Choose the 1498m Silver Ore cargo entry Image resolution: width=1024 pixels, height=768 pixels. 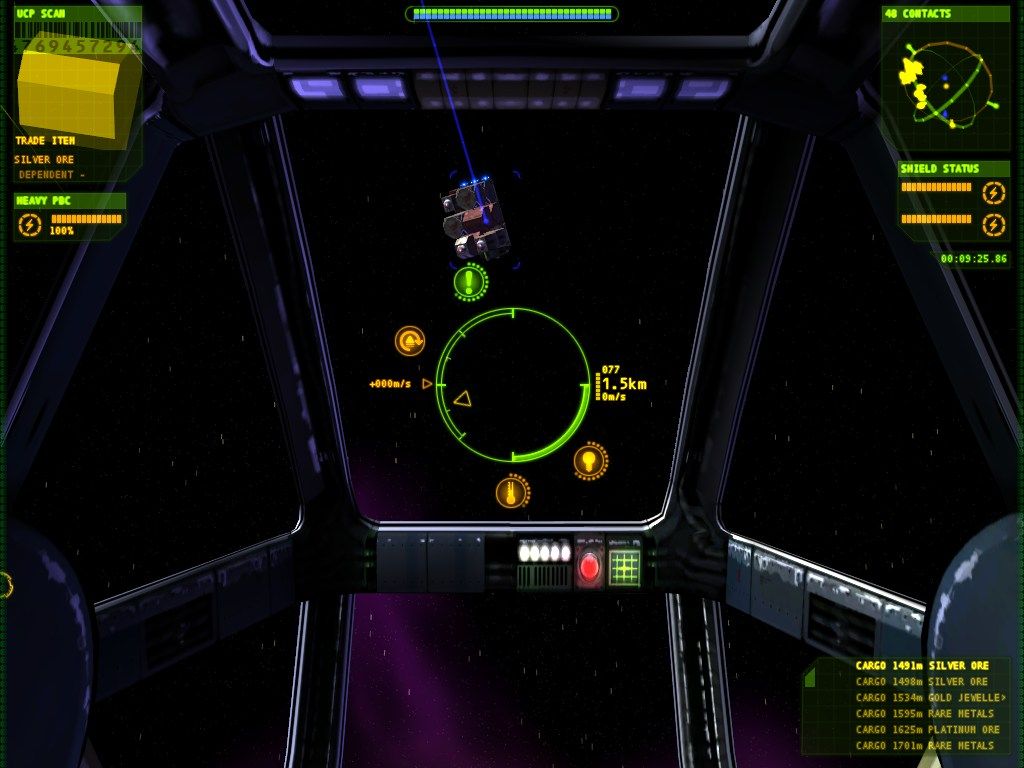921,682
